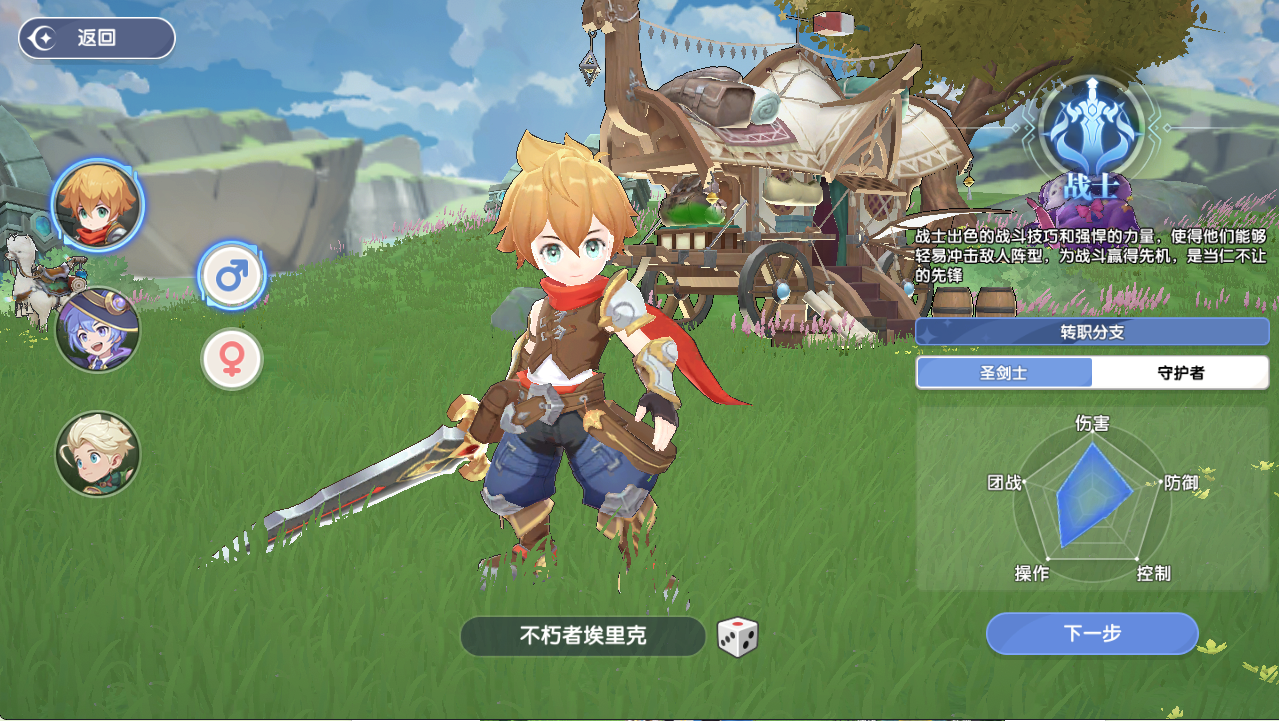Select the orange-haired warrior class portrait
The height and width of the screenshot is (721, 1279).
coord(97,205)
